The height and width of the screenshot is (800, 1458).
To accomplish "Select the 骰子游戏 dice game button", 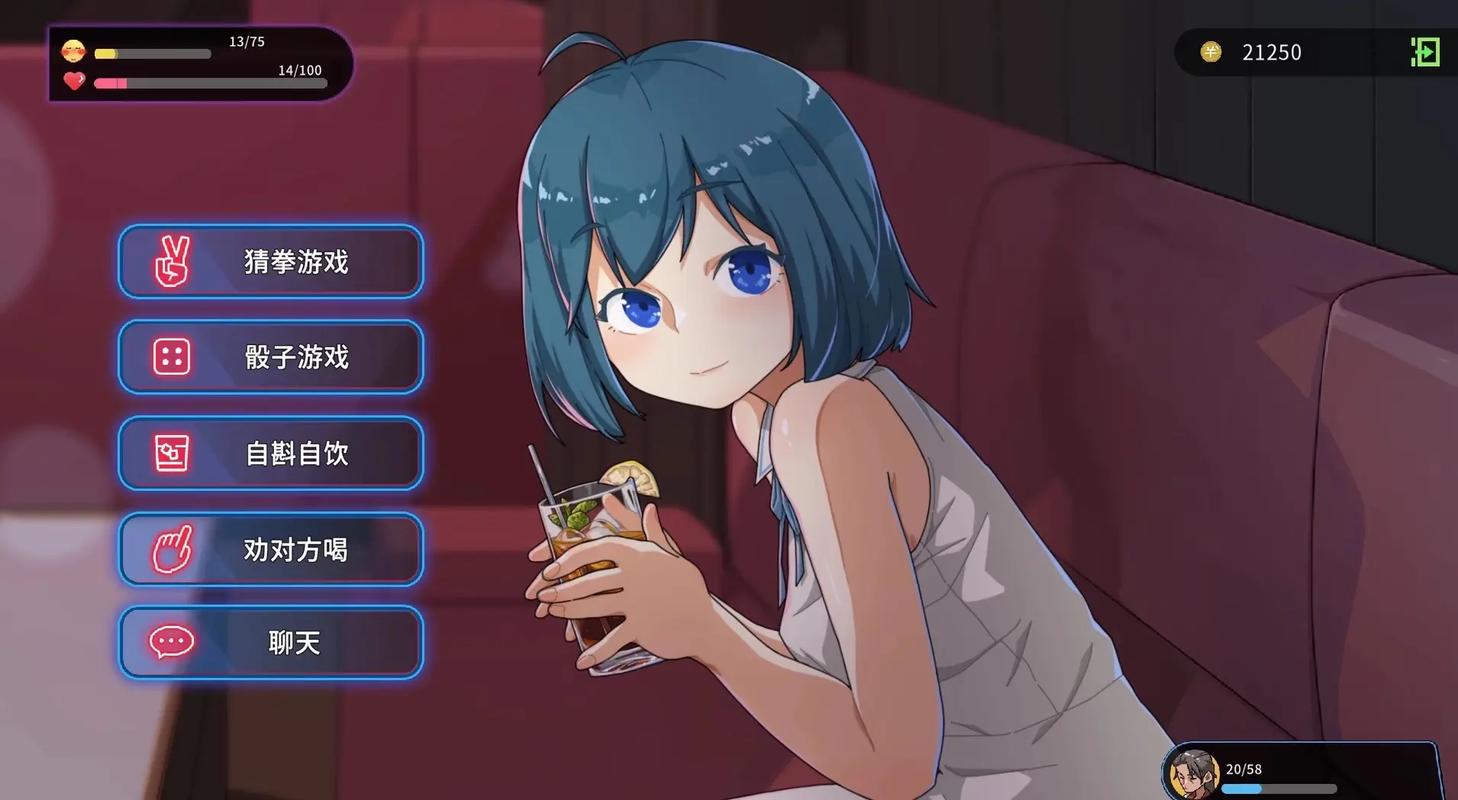I will [270, 357].
